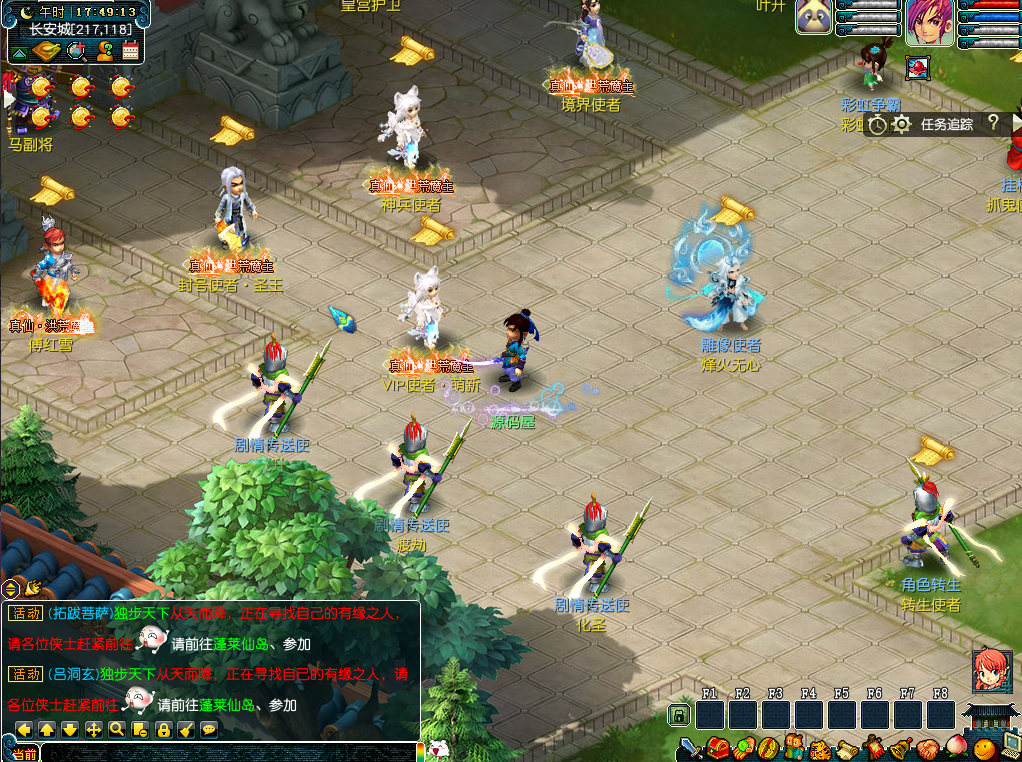Screen dimensions: 1022x762
Task: Open the calendar events icon
Action: 129,51
